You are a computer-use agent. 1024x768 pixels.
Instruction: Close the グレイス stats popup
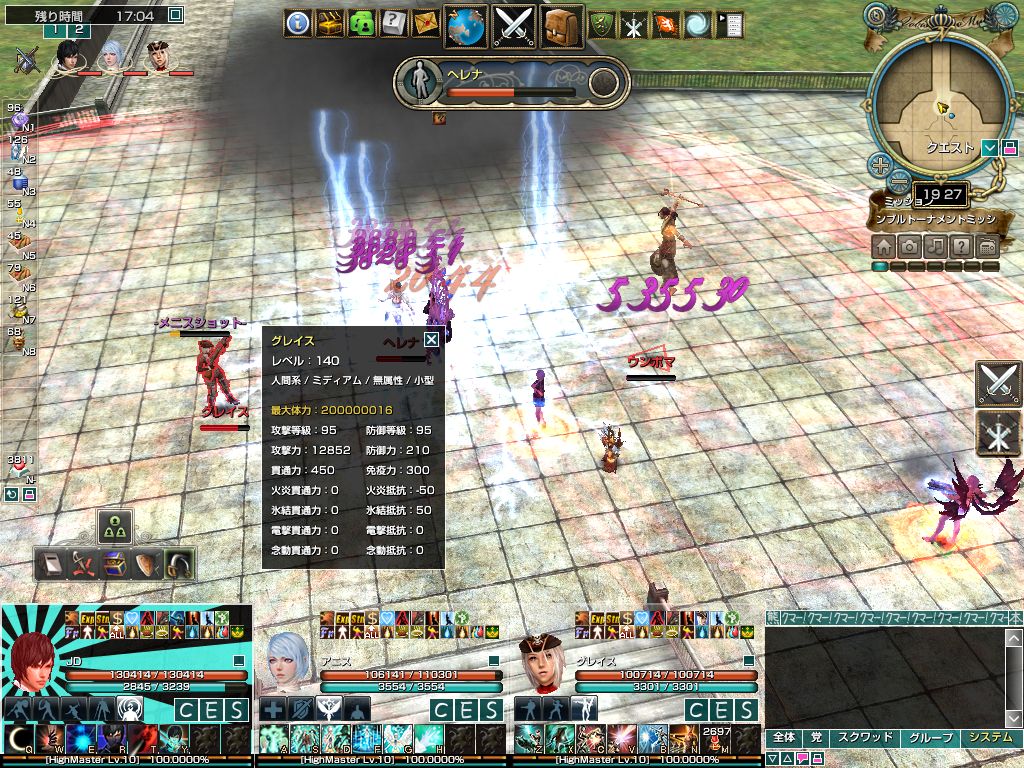pos(431,340)
